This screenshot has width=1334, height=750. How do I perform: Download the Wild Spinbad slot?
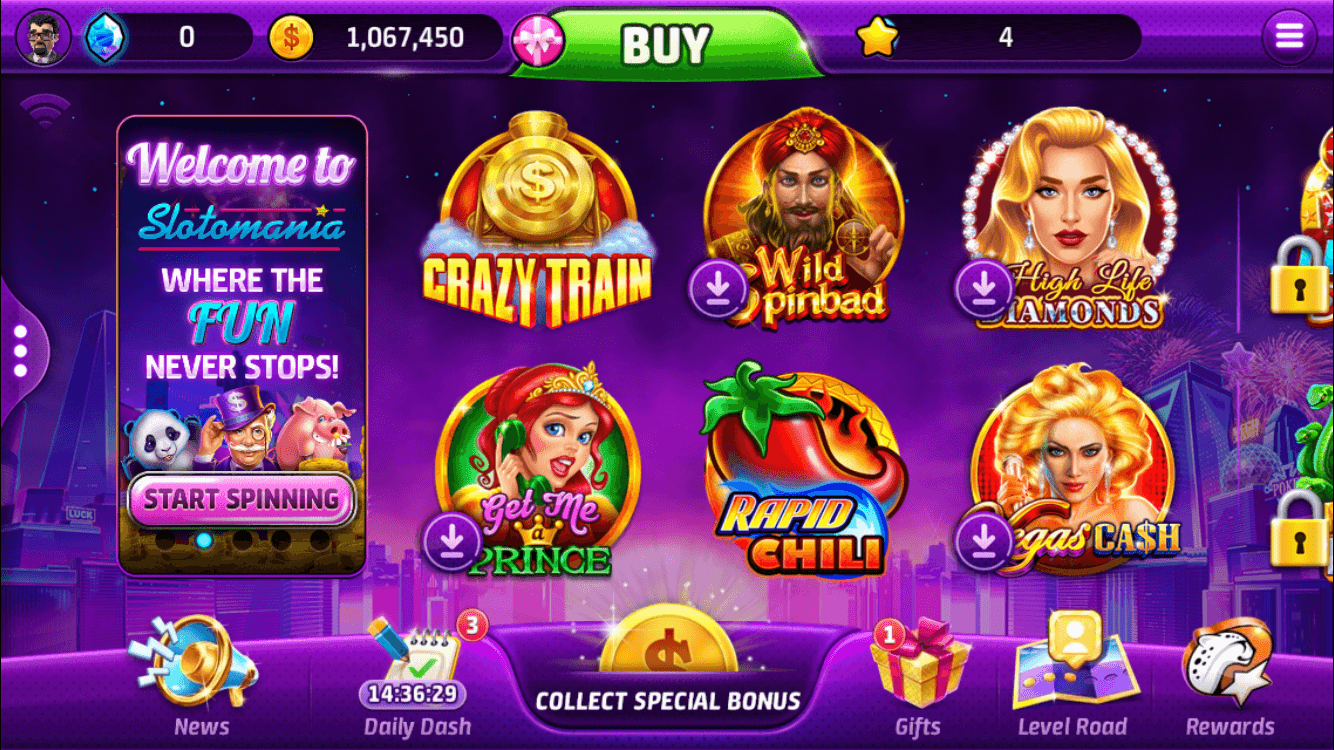[716, 288]
